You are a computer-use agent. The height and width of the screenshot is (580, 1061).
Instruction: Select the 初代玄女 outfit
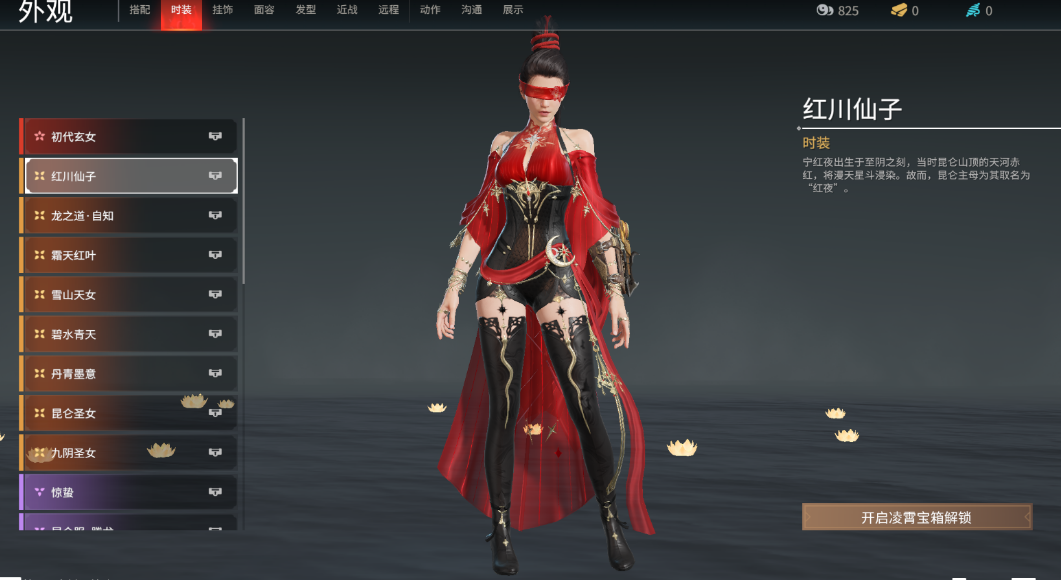pyautogui.click(x=128, y=137)
